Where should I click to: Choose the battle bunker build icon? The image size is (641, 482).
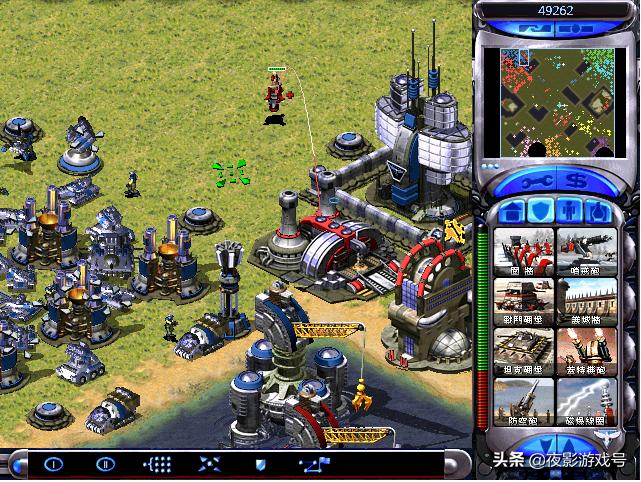[523, 300]
